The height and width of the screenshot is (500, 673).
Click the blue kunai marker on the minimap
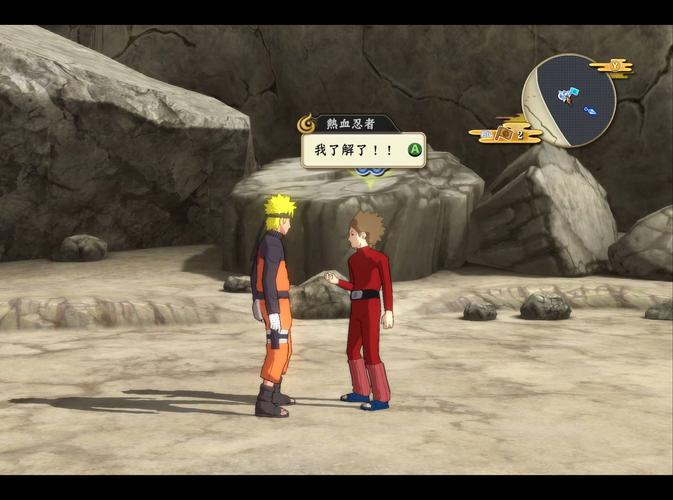click(590, 110)
